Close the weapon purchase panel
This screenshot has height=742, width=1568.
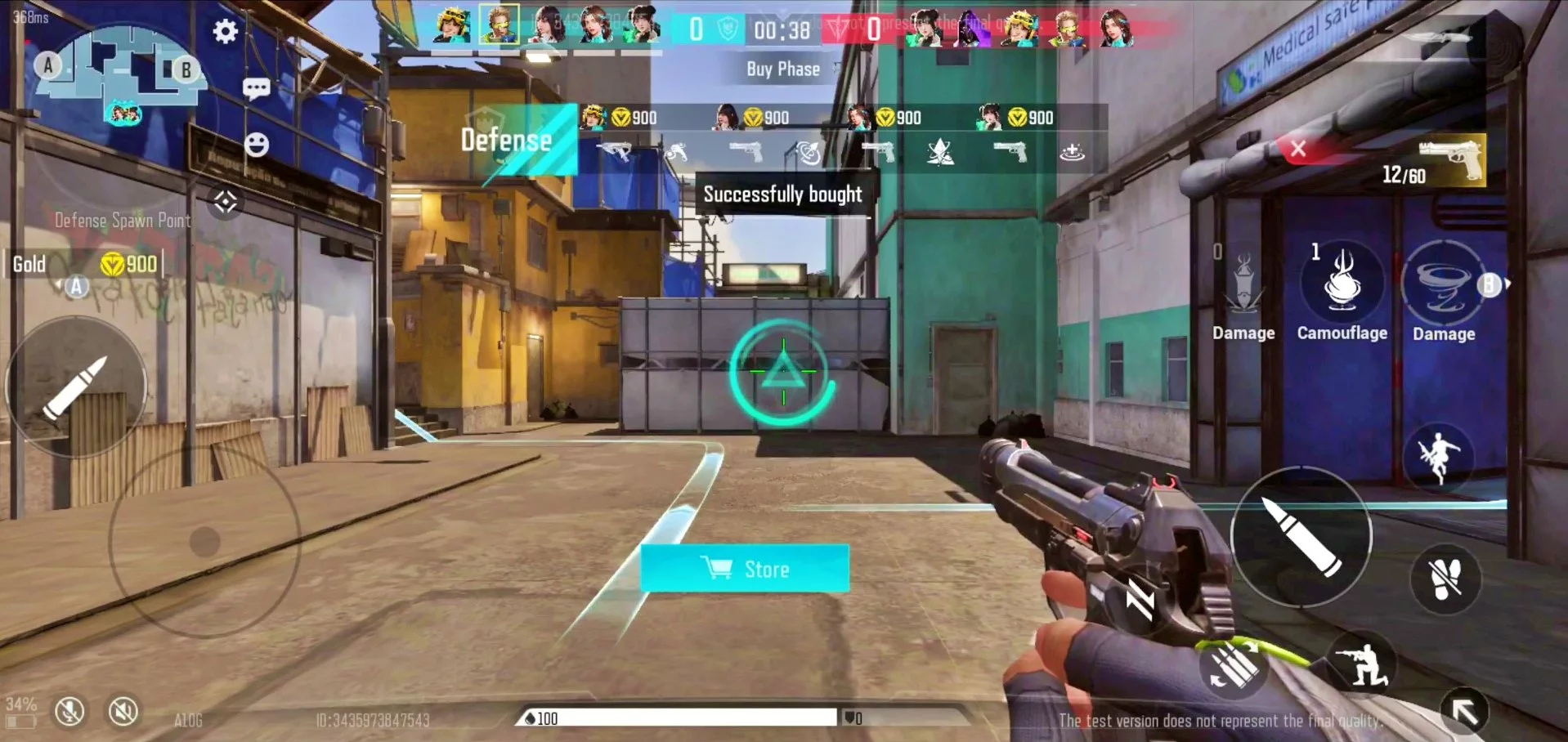(1298, 148)
